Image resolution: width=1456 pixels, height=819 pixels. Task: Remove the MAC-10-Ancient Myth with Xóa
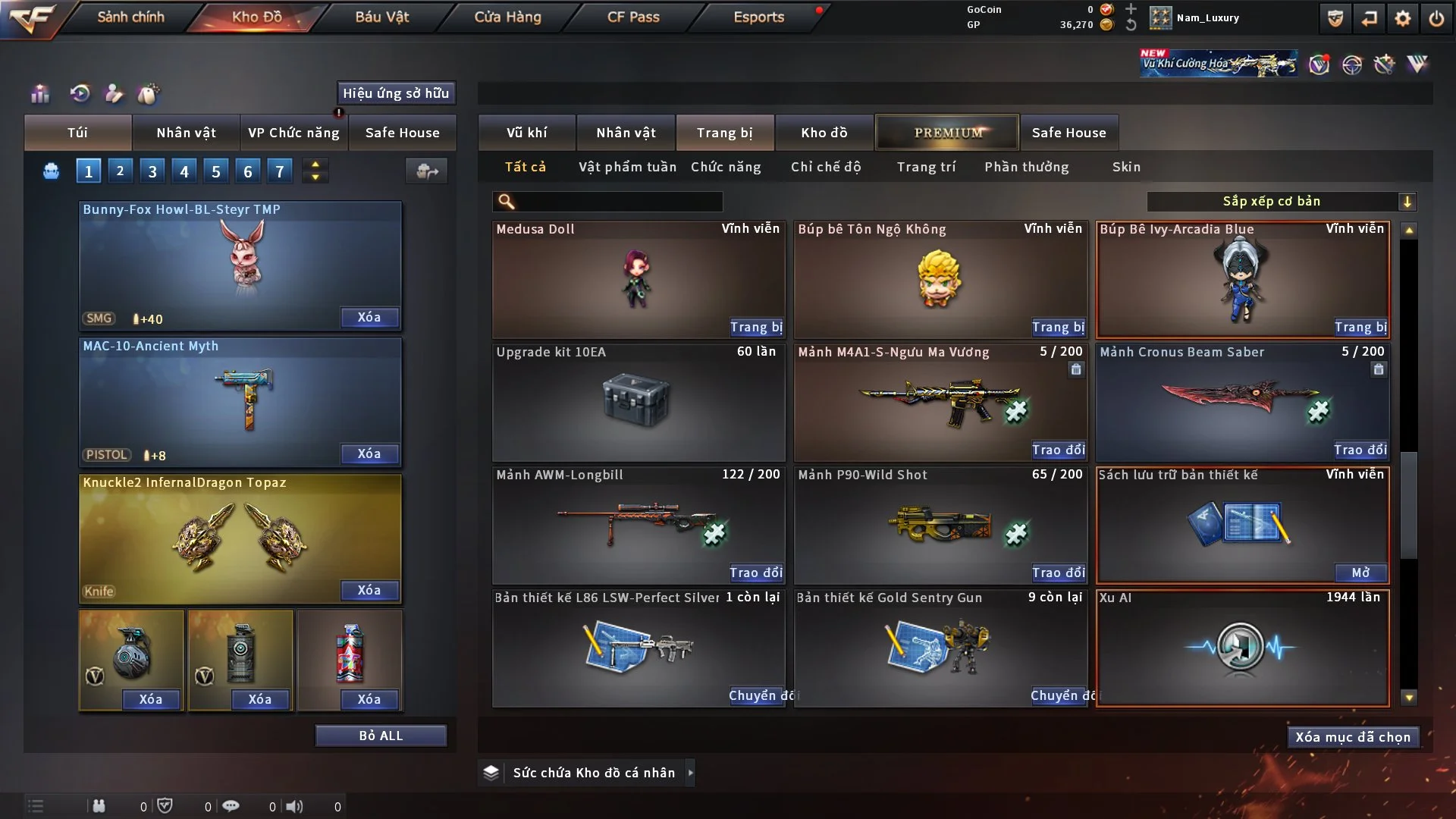pyautogui.click(x=369, y=453)
